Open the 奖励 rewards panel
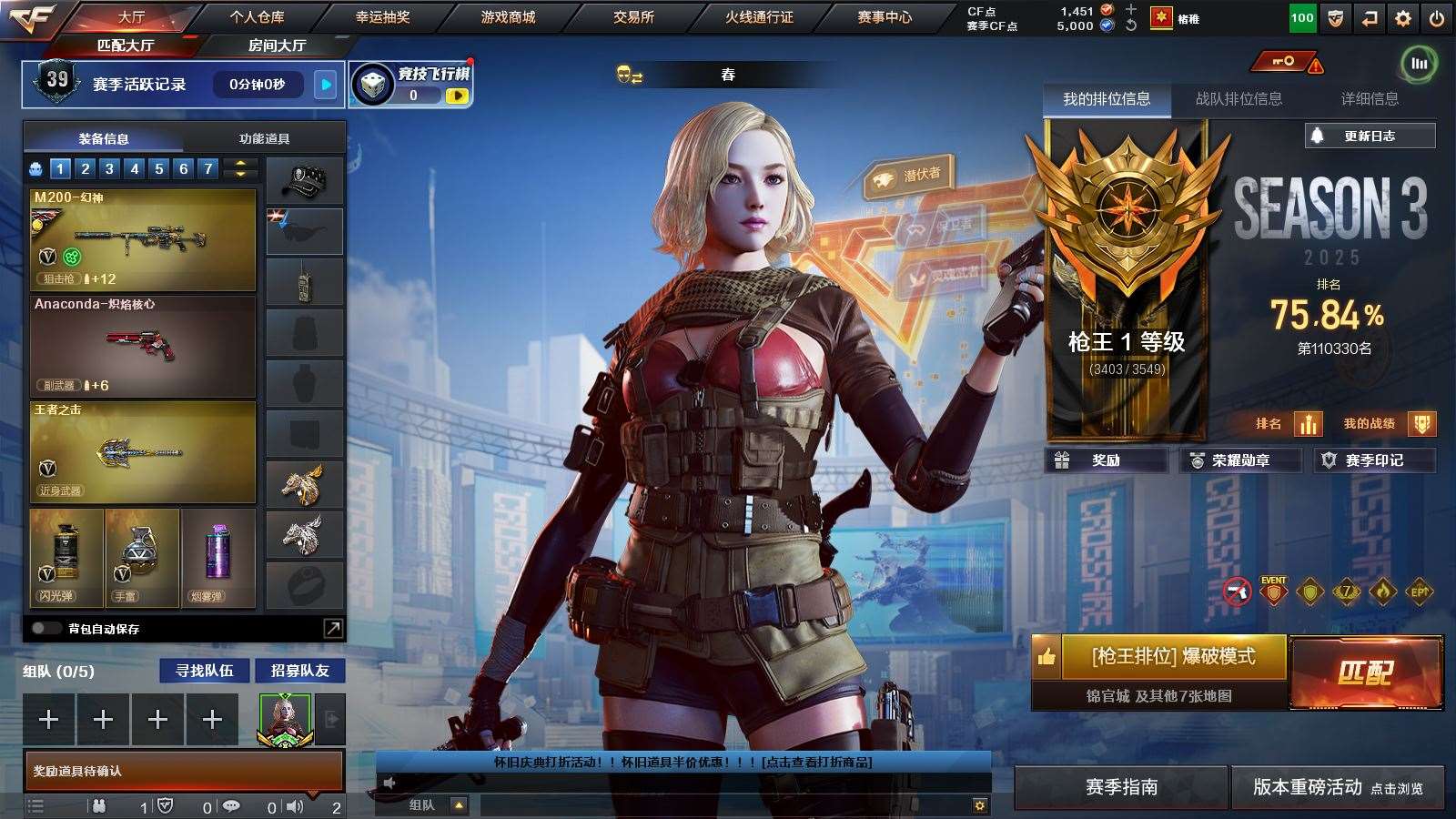The height and width of the screenshot is (819, 1456). [1106, 460]
